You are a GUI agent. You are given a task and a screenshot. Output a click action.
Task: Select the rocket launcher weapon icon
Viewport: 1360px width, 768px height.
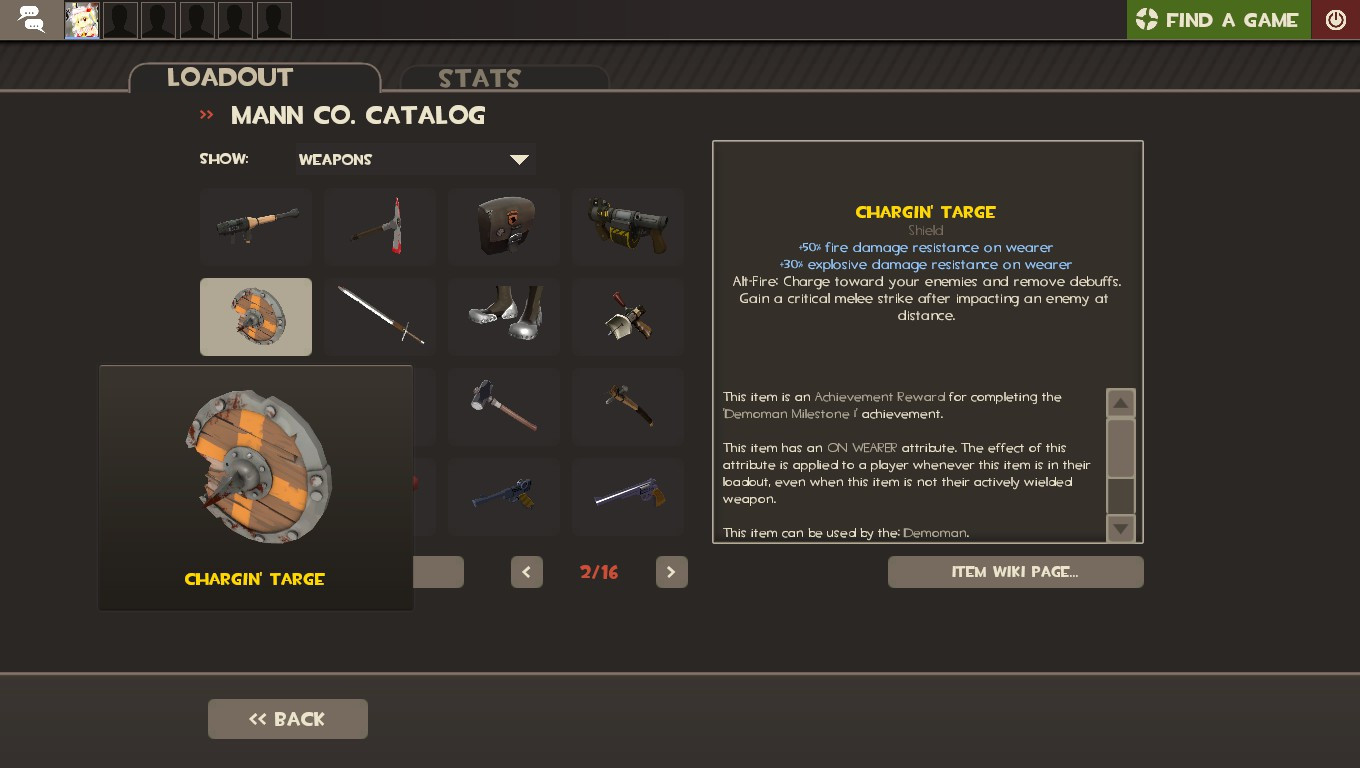(x=256, y=226)
